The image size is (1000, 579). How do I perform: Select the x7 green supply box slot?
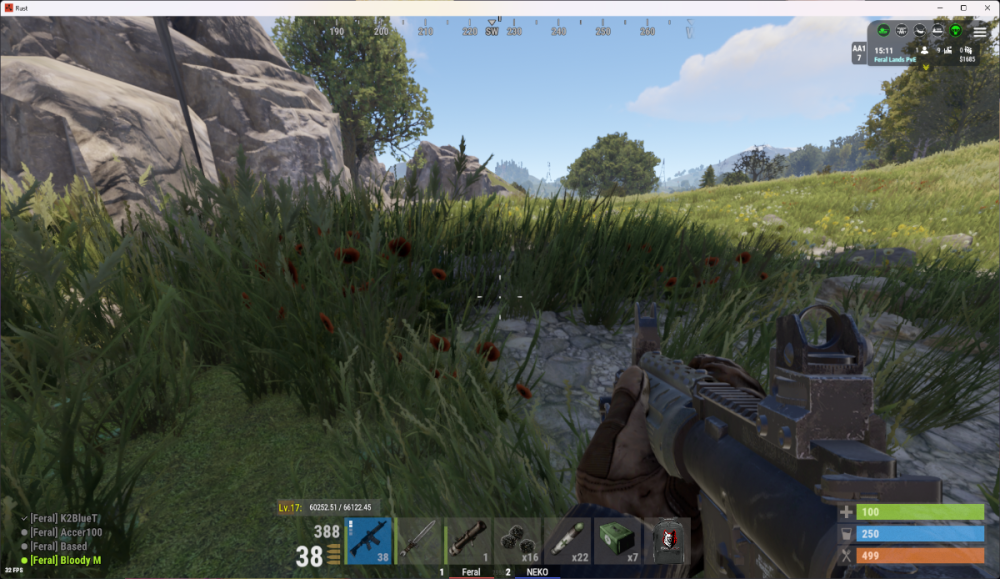(x=617, y=541)
